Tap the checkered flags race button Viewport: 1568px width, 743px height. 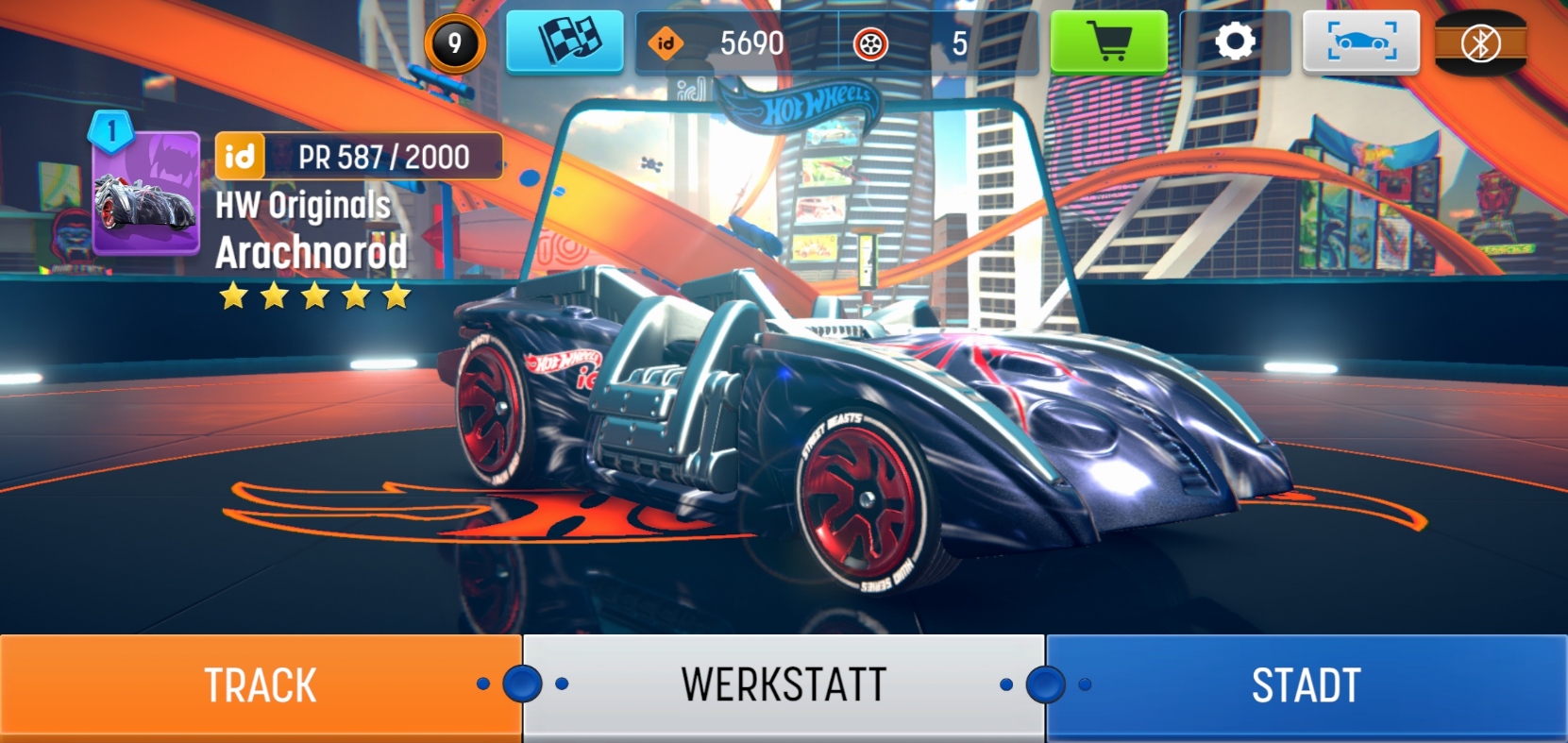click(x=565, y=42)
